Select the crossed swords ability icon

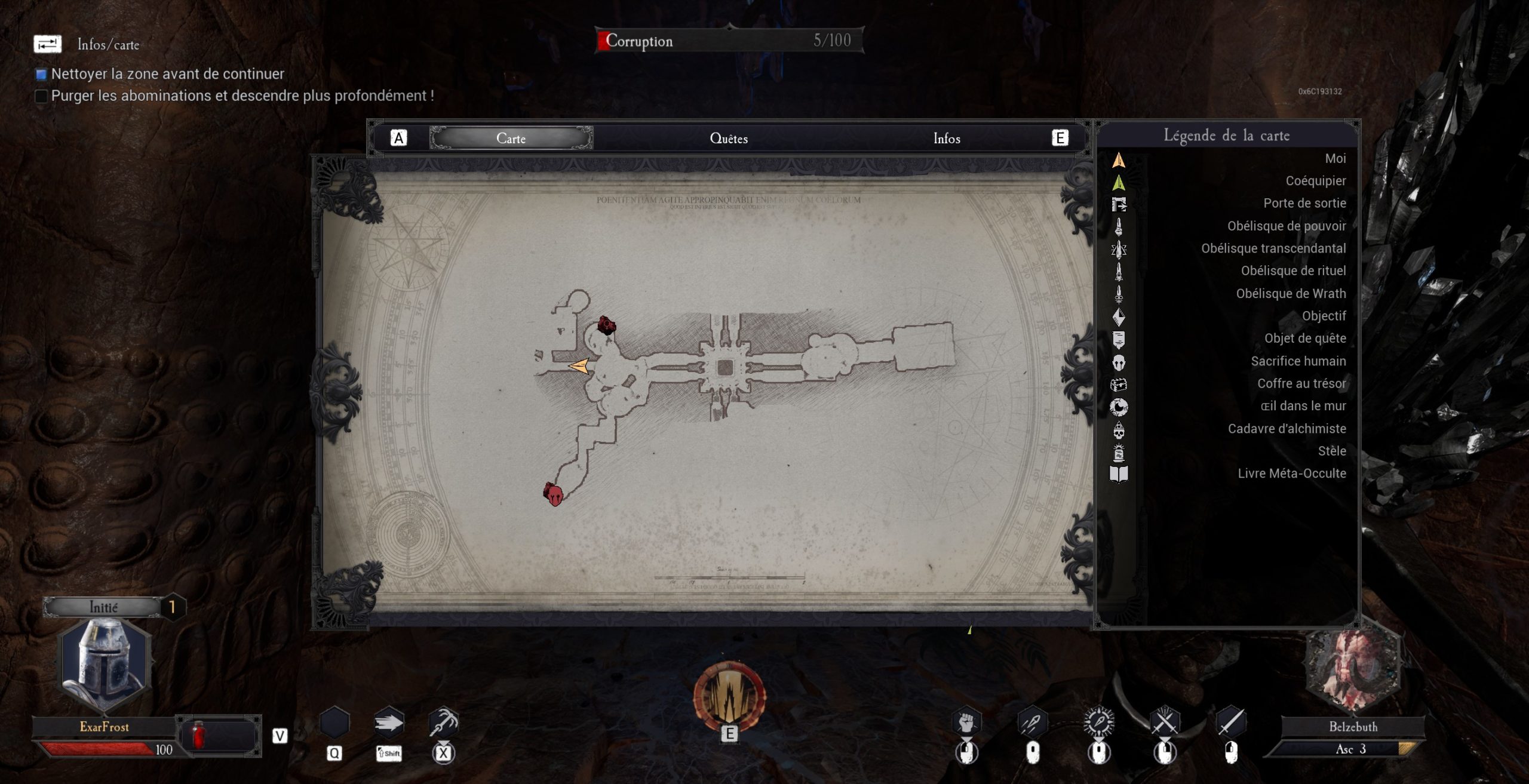[x=1164, y=723]
